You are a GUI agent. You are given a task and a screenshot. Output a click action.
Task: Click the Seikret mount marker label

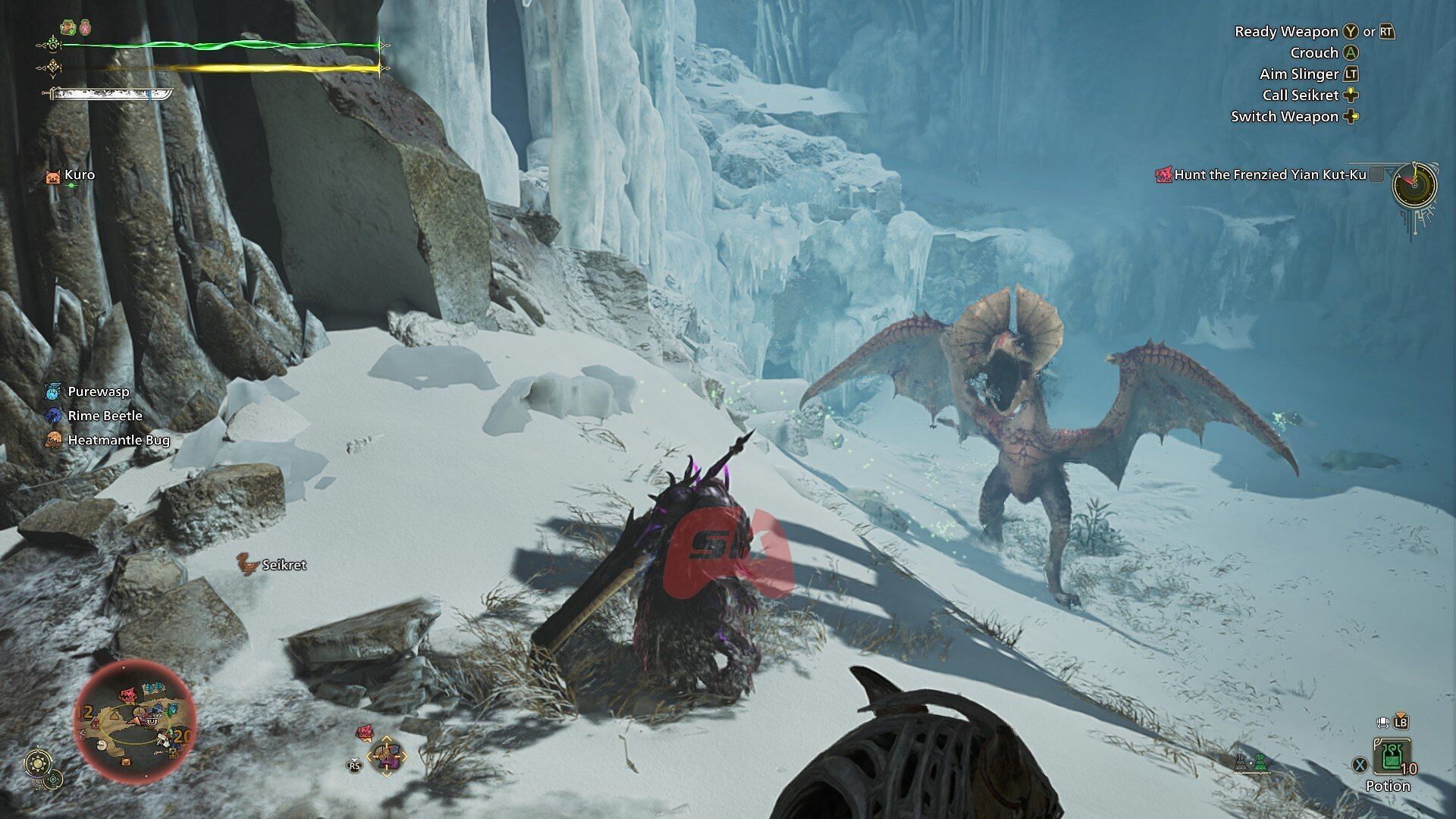click(x=284, y=565)
